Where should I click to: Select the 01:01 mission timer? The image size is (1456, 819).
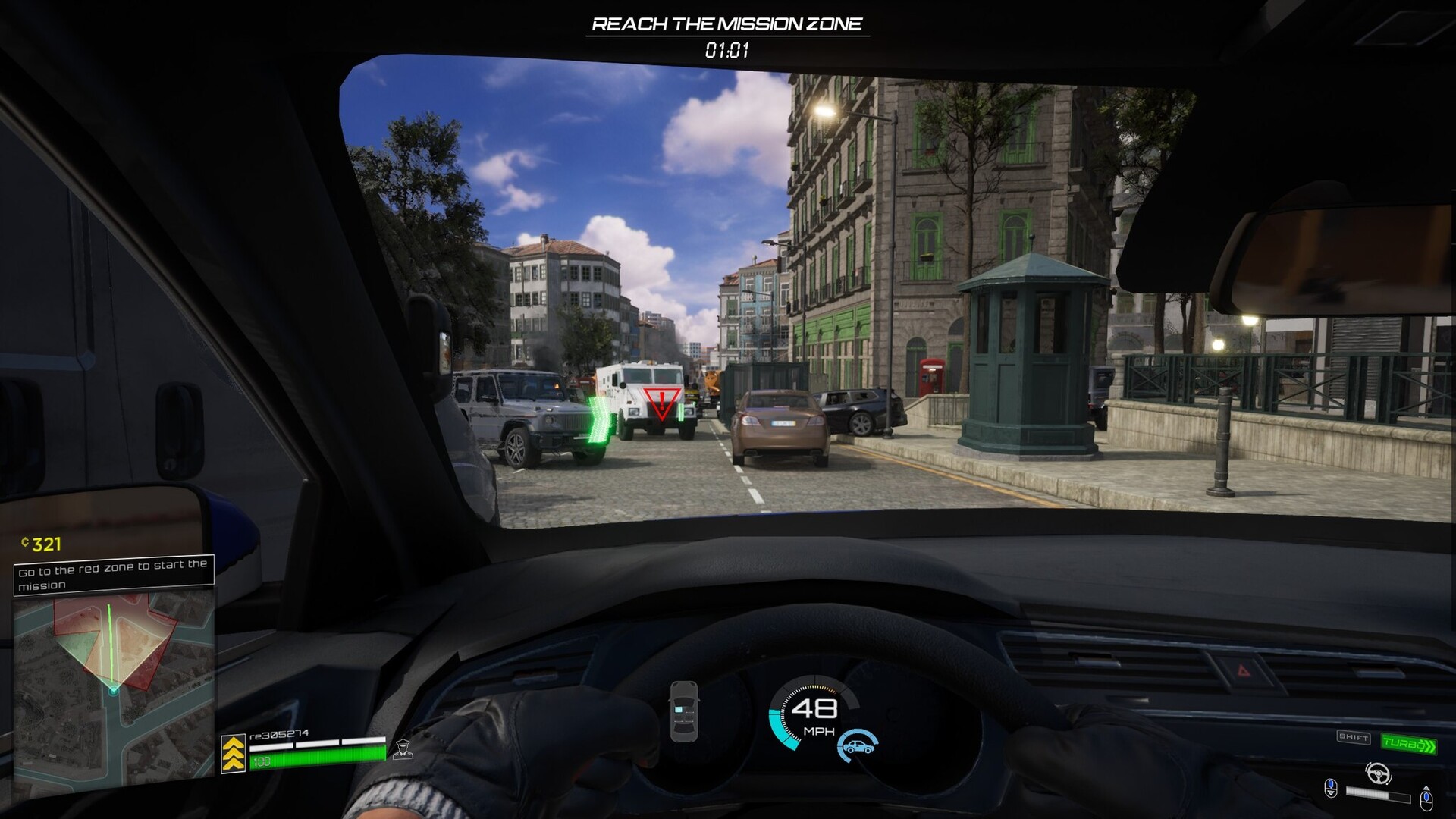[x=726, y=49]
